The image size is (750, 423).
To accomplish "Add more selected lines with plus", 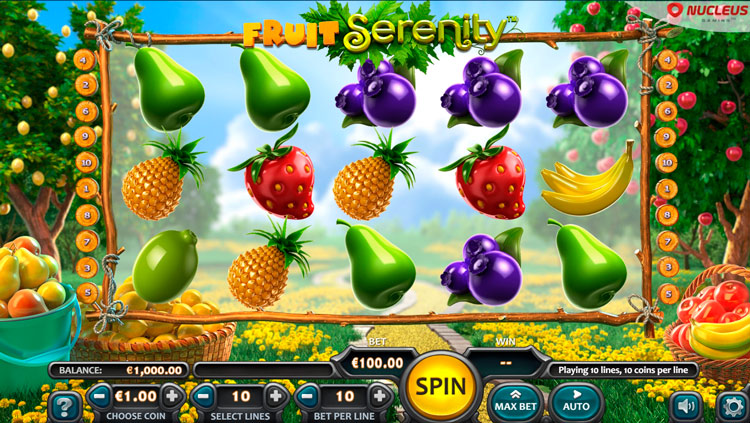I will coord(276,395).
